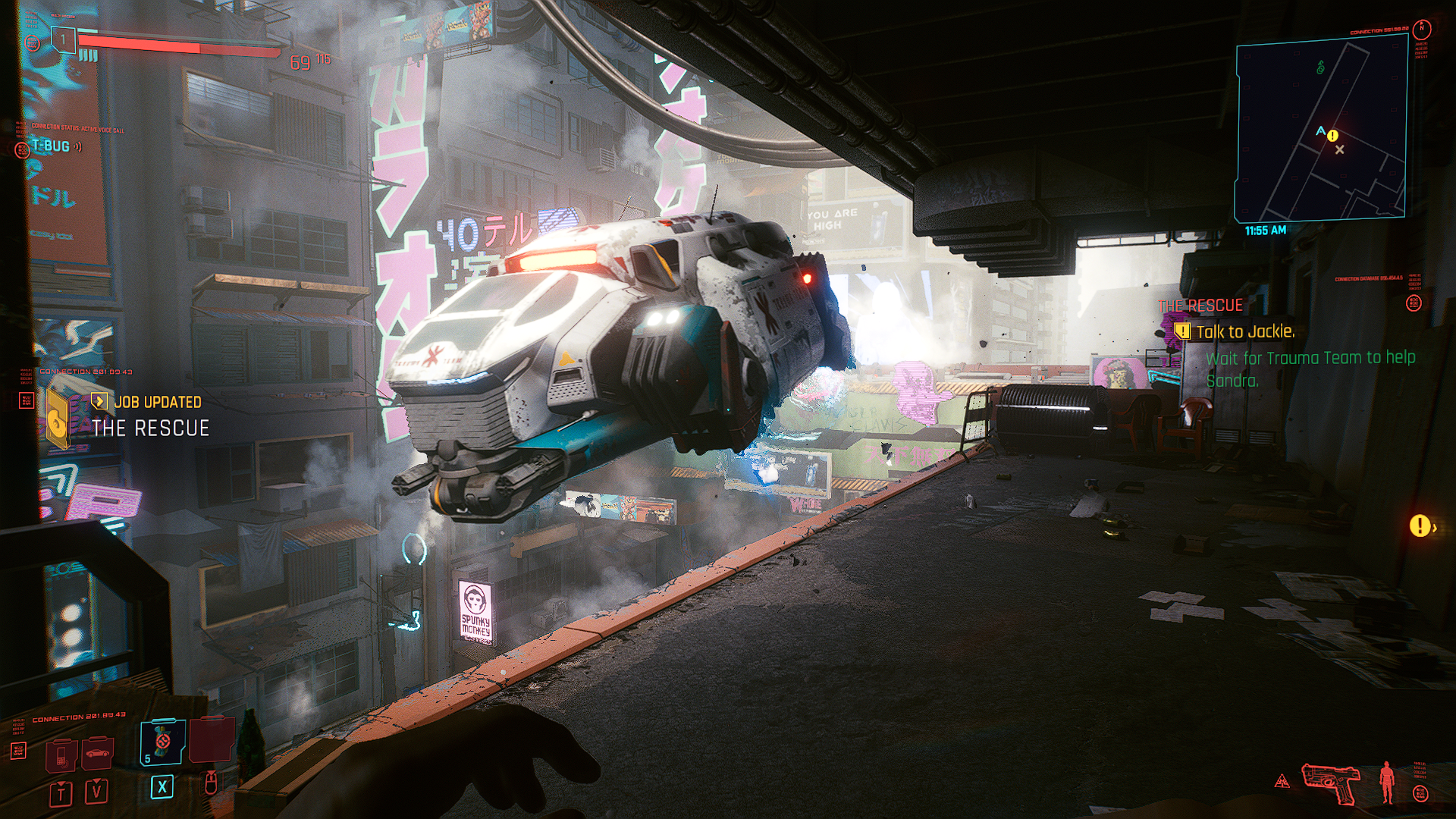The image size is (1456, 819).
Task: Click the yellow objective direction marker
Action: coord(1420,526)
